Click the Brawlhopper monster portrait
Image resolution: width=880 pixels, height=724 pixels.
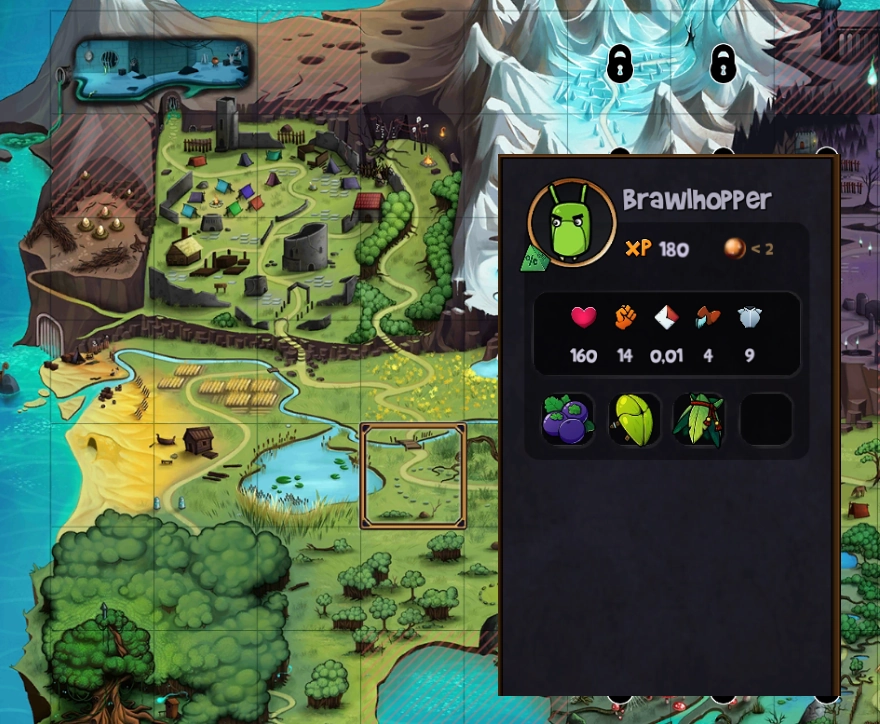(571, 223)
